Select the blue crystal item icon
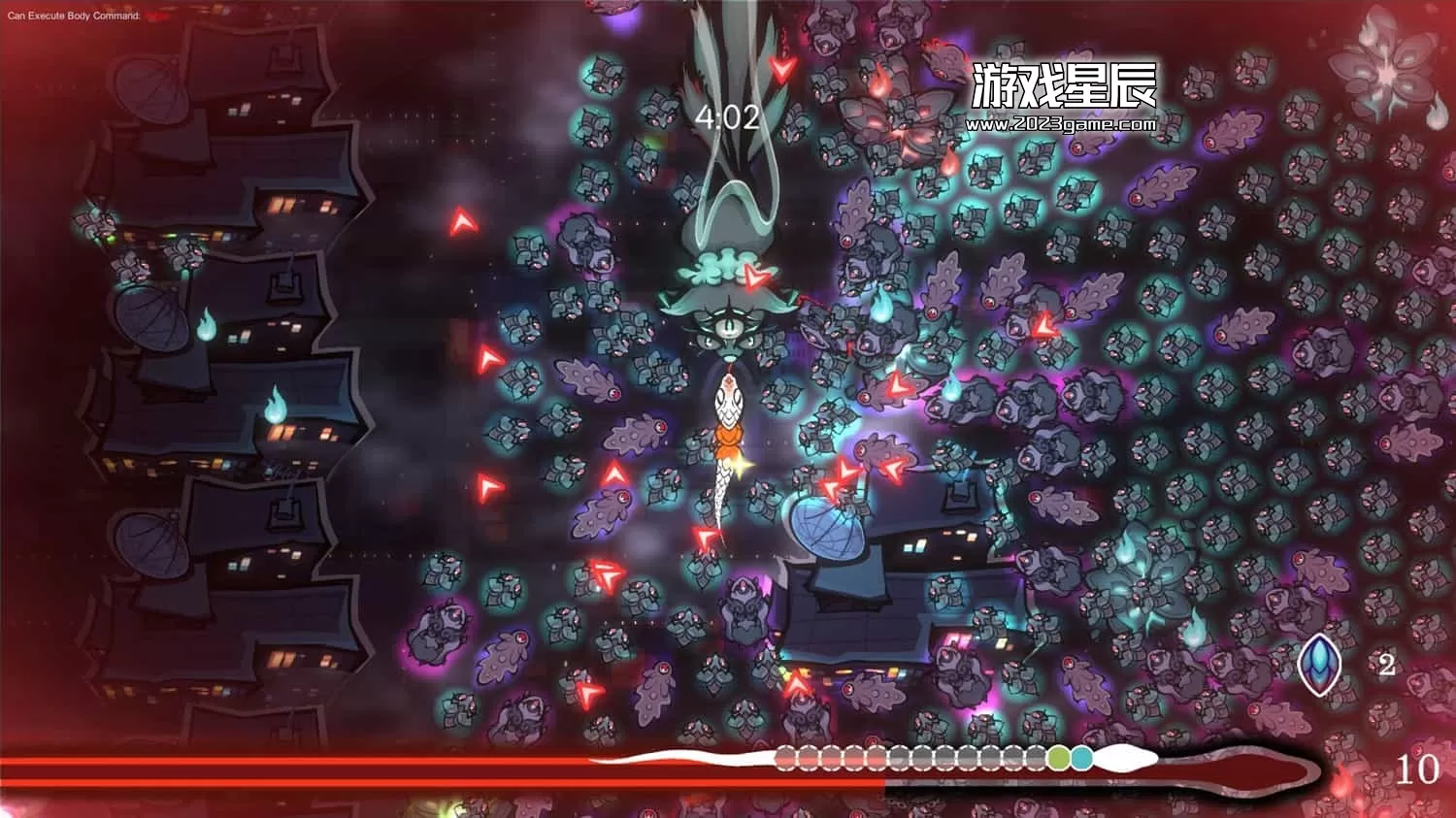The image size is (1456, 818). point(1320,665)
